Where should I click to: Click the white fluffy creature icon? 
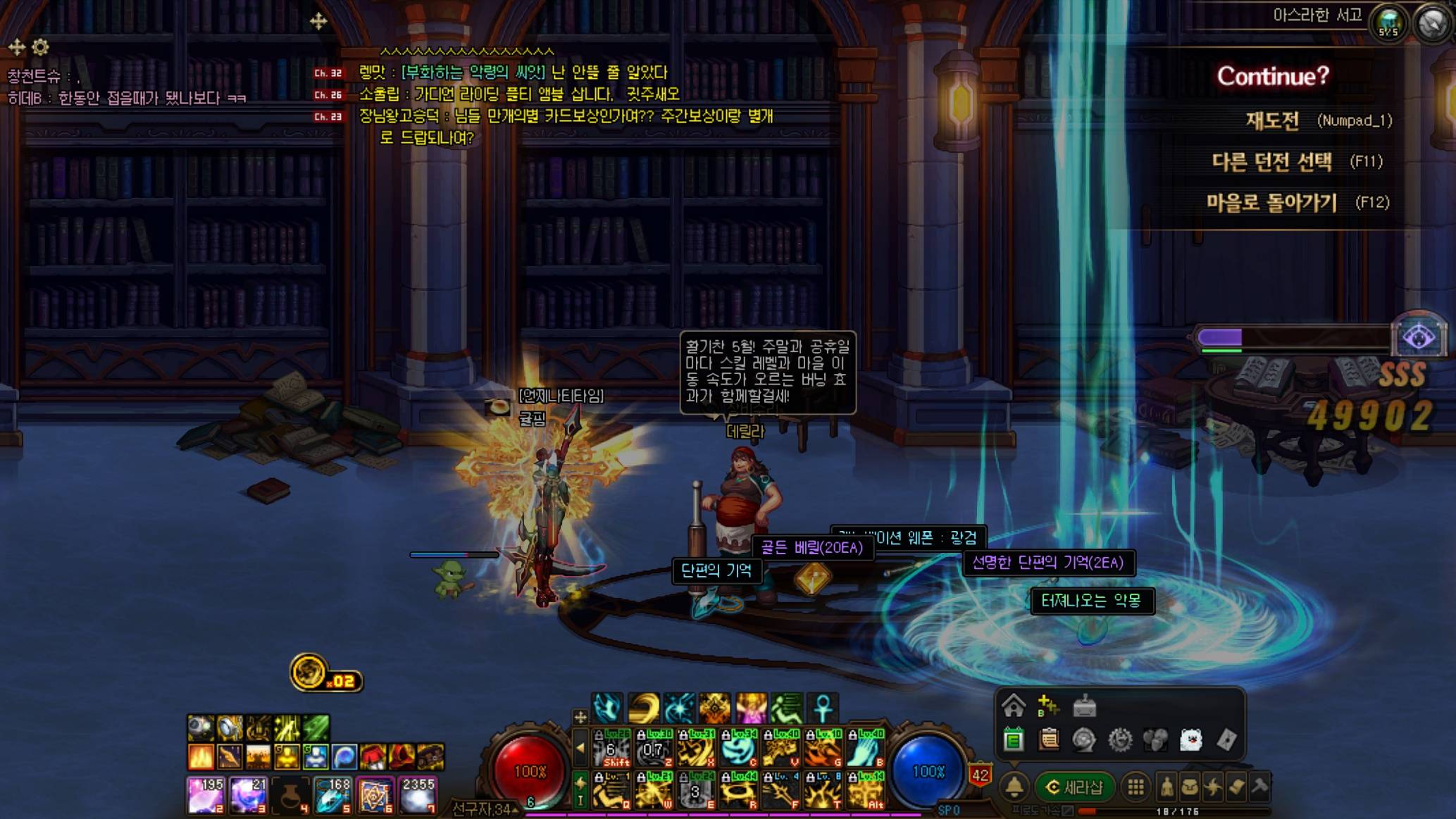(x=1190, y=739)
